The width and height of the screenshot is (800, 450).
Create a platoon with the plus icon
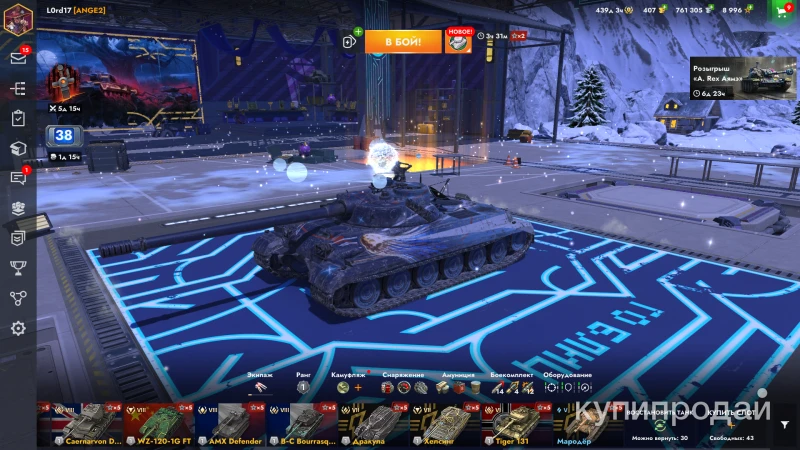(350, 41)
